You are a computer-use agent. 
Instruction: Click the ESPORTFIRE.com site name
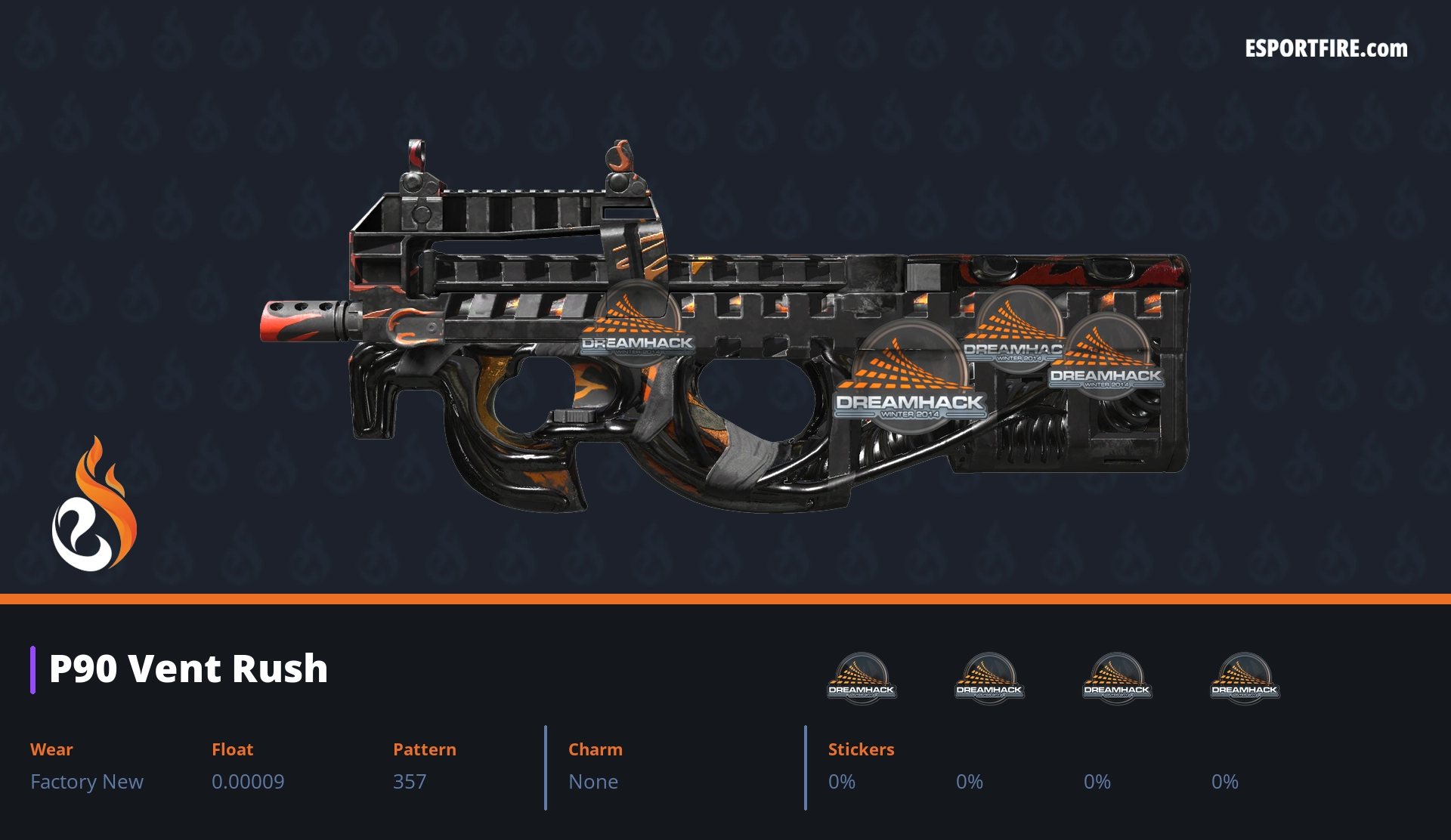[x=1326, y=49]
